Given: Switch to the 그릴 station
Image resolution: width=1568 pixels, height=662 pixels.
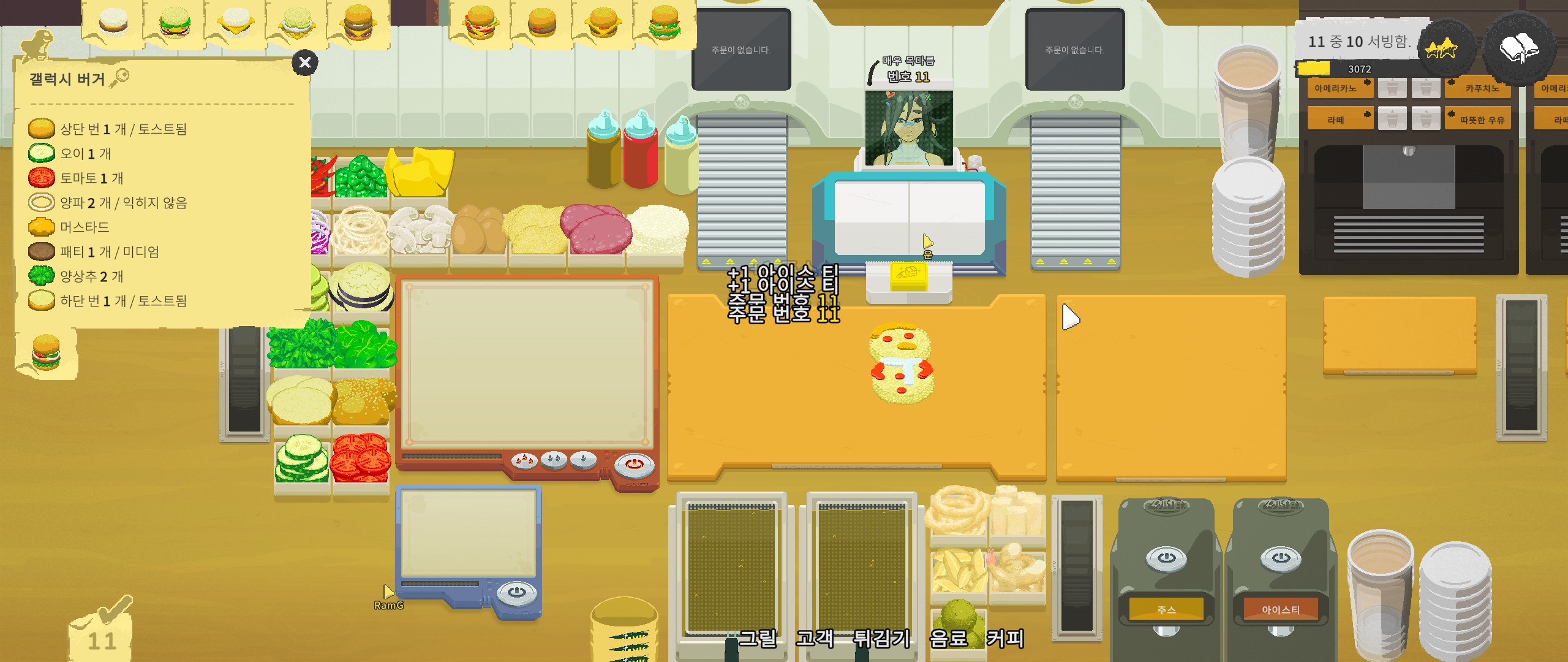Looking at the screenshot, I should click(758, 639).
